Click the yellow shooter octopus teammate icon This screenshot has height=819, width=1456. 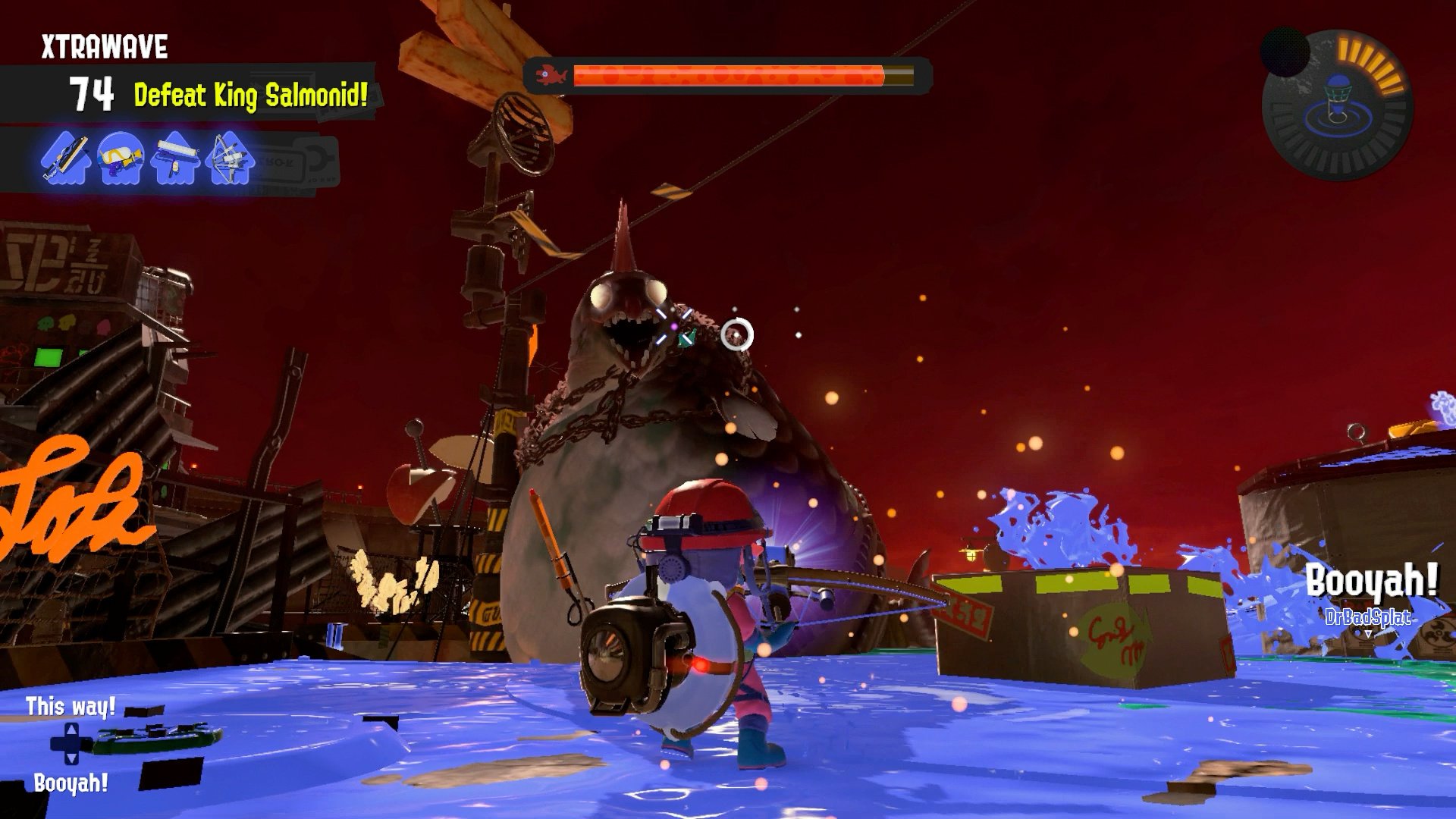coord(121,158)
